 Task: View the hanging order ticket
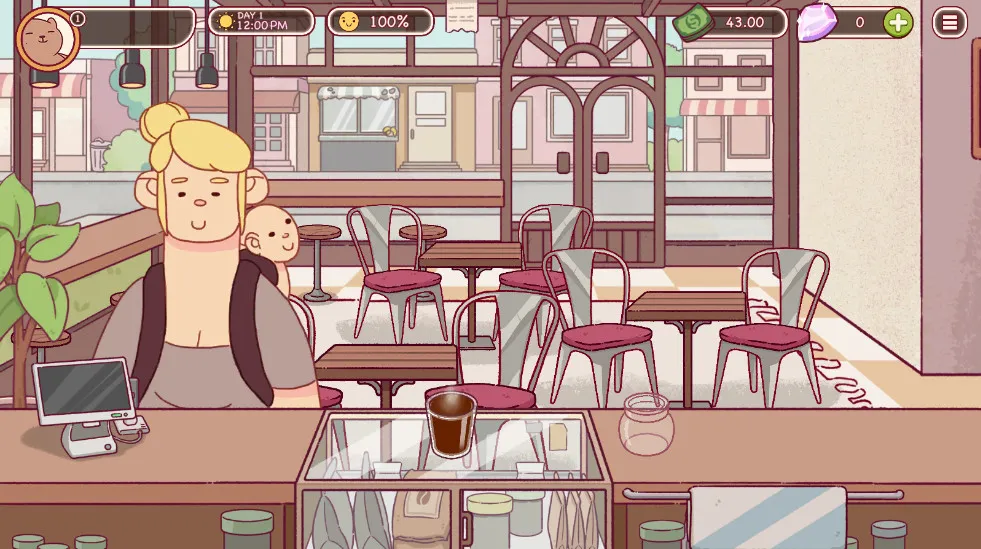pos(461,15)
